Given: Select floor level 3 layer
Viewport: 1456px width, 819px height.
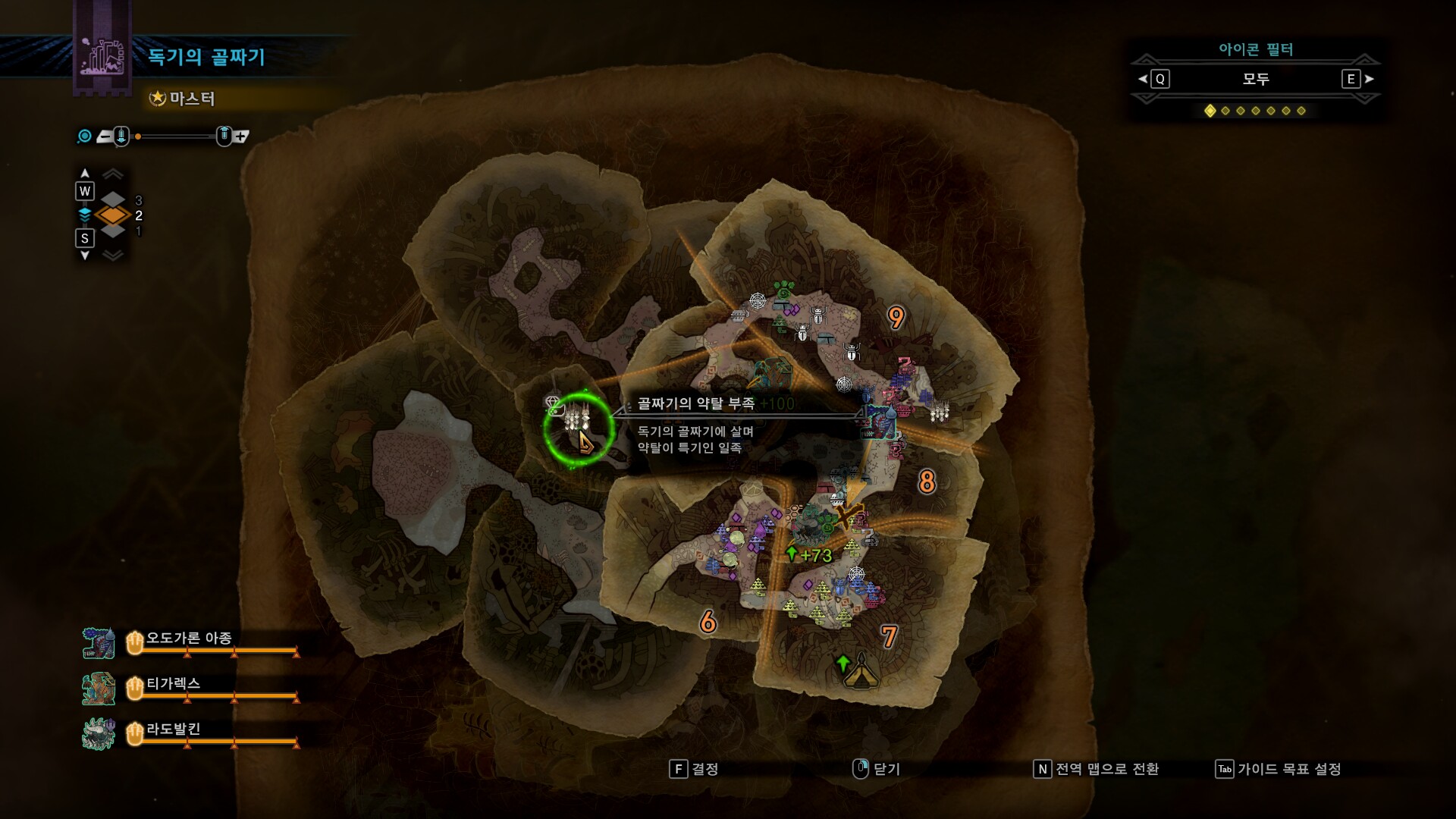Looking at the screenshot, I should tap(114, 200).
